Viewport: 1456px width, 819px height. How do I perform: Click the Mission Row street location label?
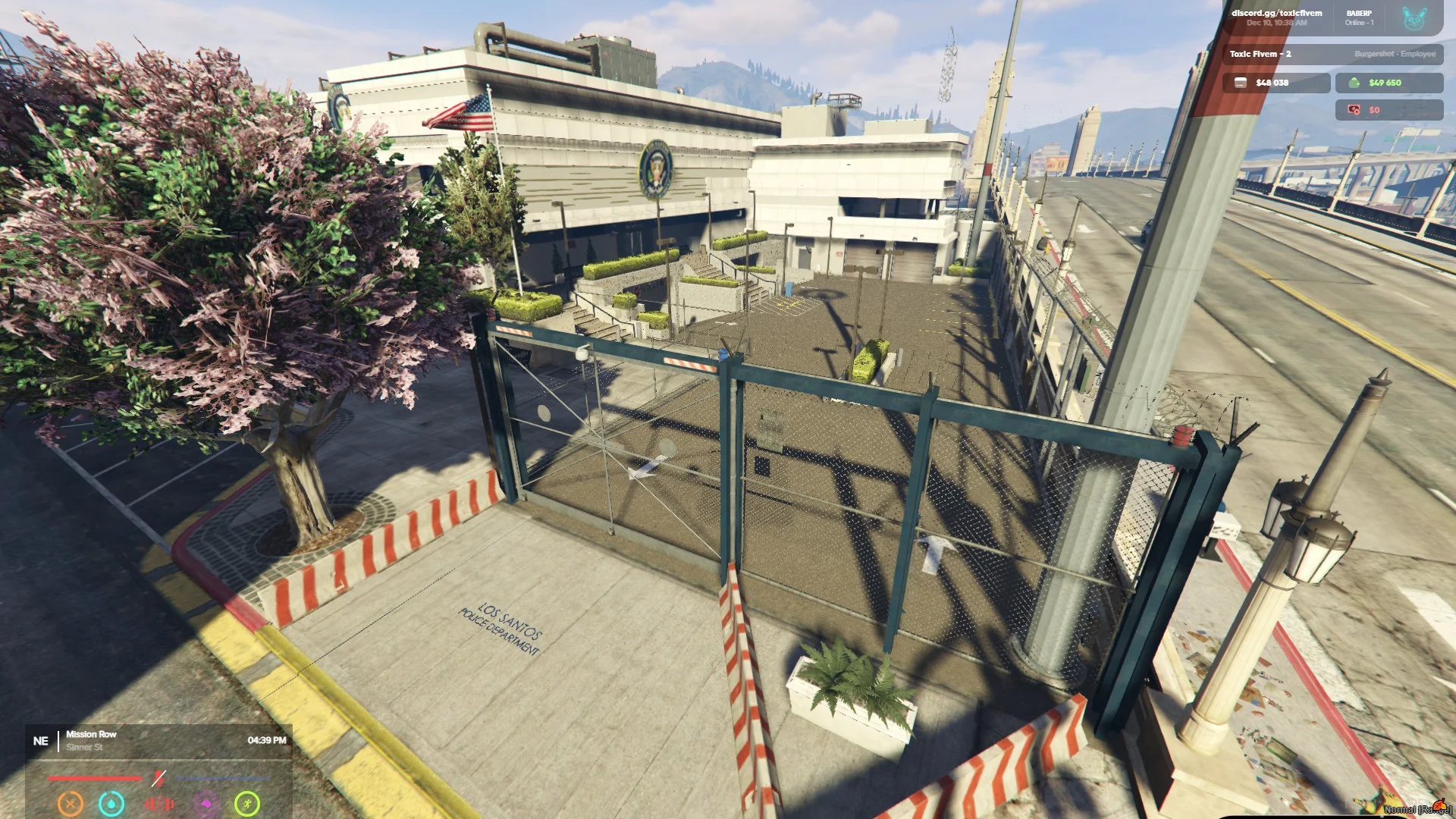tap(91, 734)
